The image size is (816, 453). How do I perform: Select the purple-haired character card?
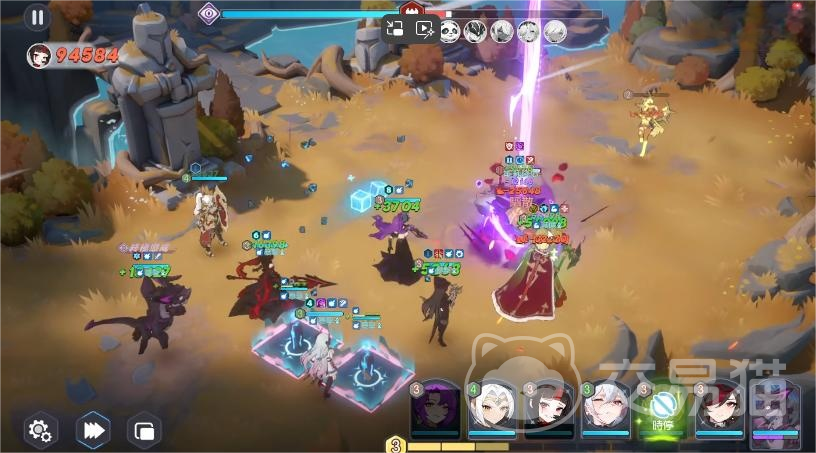point(436,409)
